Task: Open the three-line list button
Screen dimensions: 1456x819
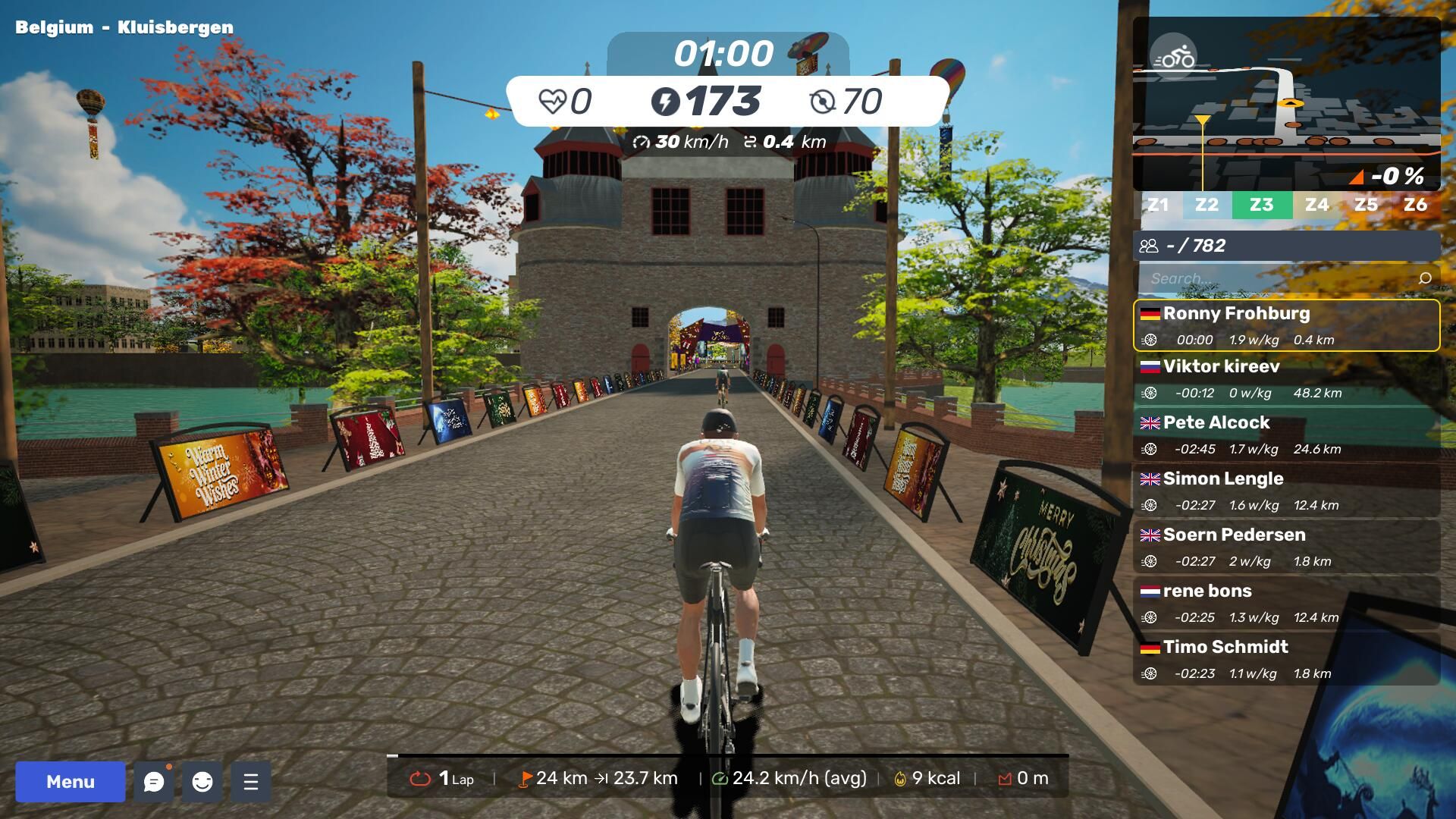Action: coord(251,782)
